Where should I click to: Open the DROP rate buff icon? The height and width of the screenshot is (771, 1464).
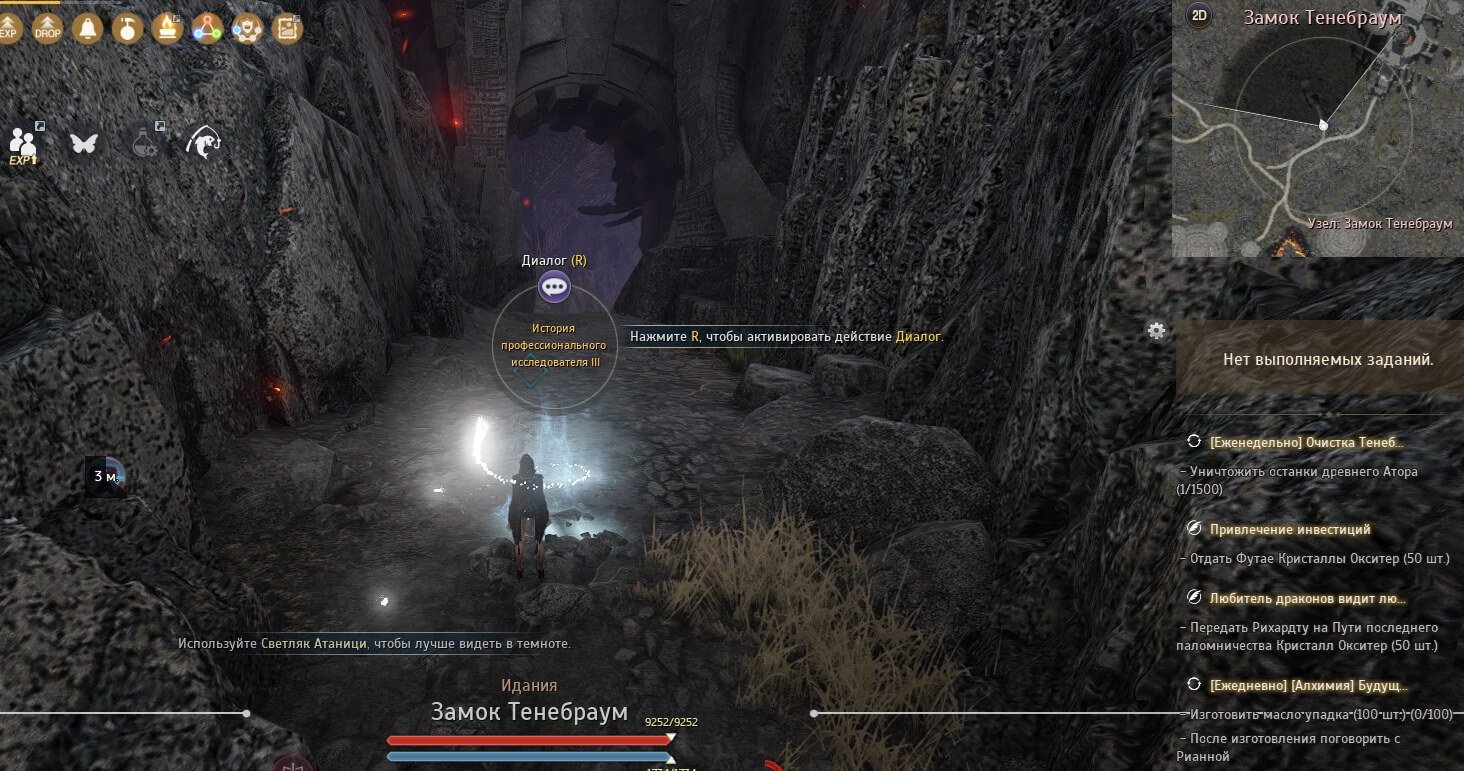47,27
